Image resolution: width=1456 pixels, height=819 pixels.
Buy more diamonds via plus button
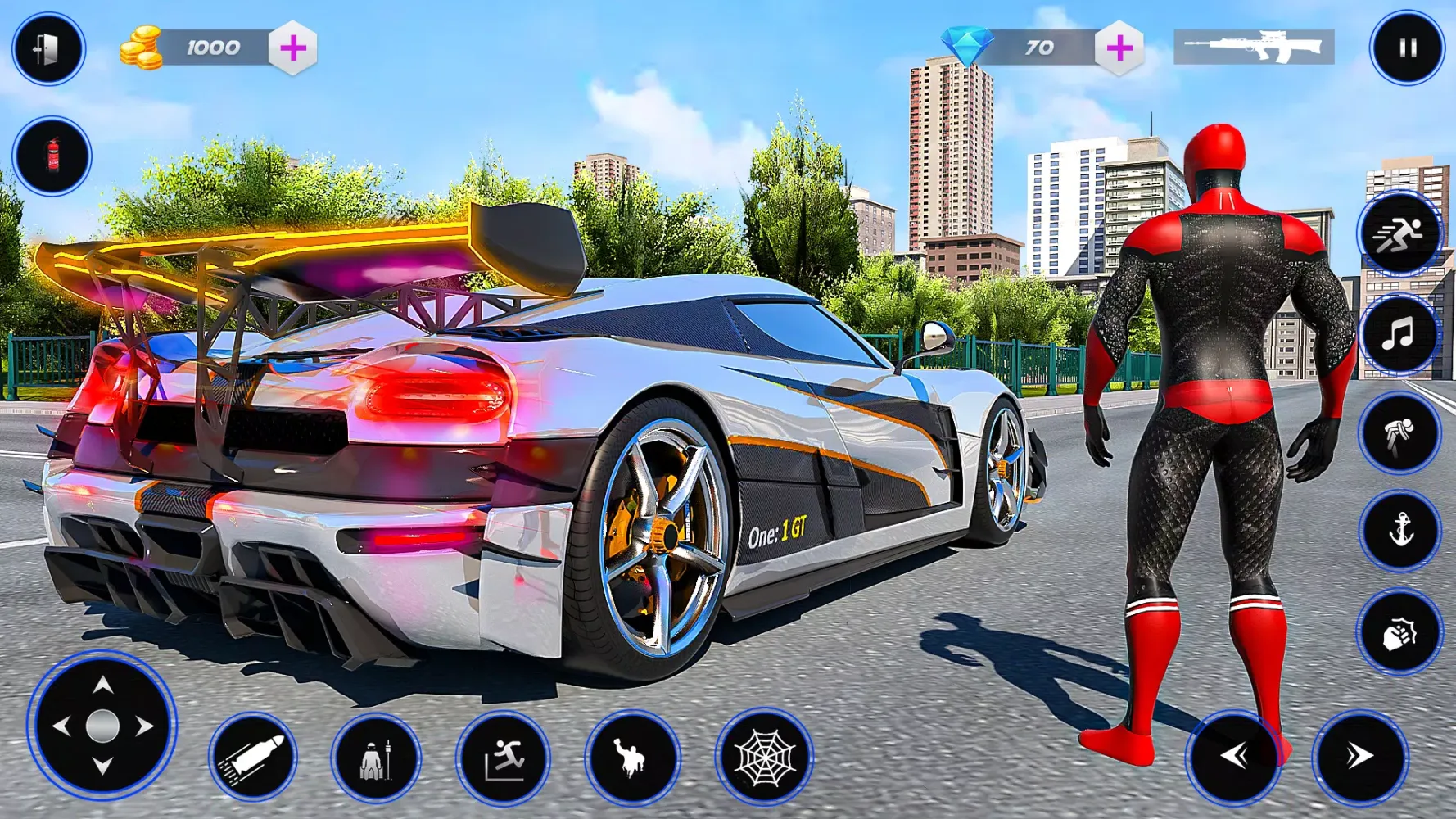pos(1119,48)
